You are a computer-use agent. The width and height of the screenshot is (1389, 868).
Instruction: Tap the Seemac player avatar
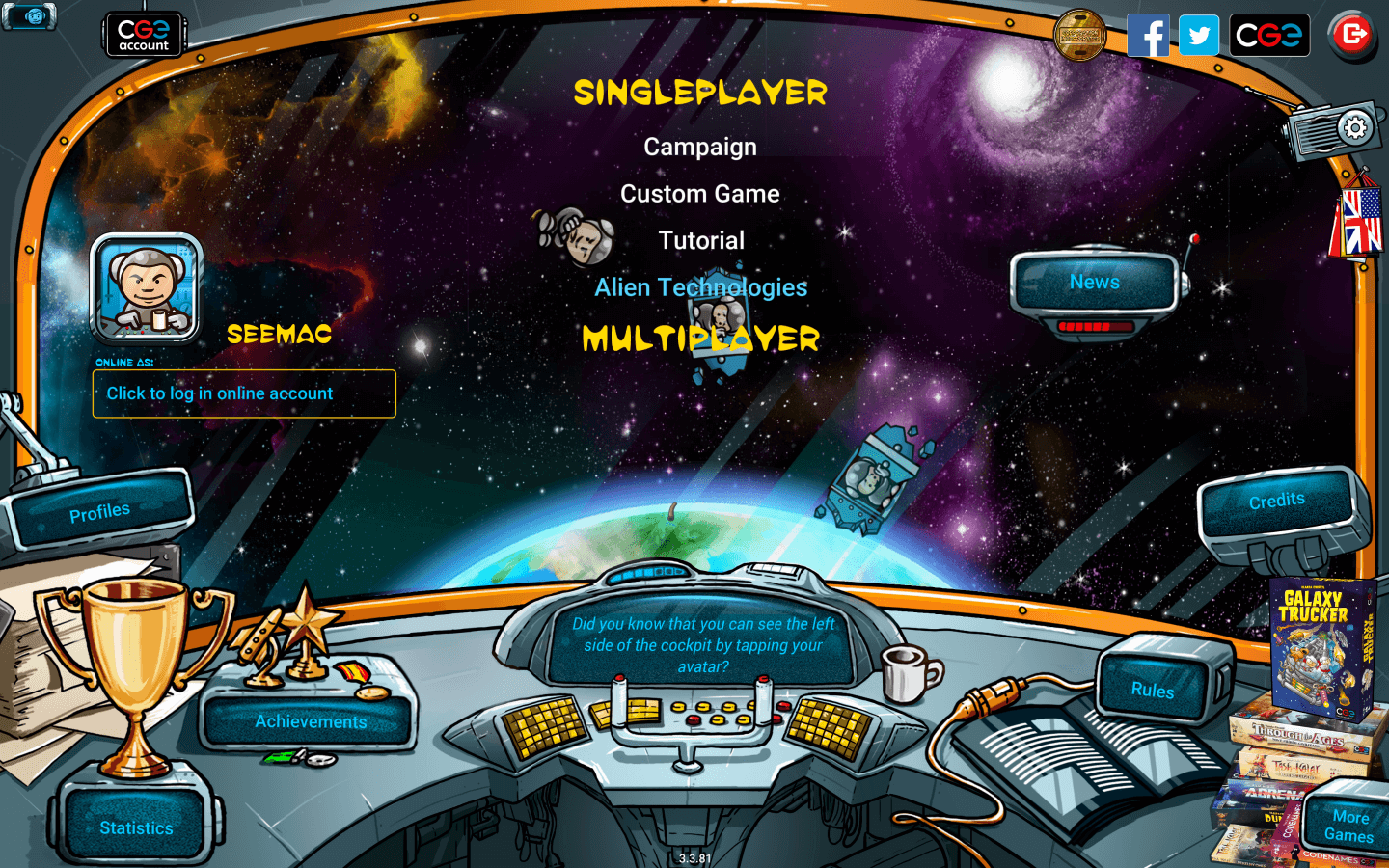pos(147,288)
